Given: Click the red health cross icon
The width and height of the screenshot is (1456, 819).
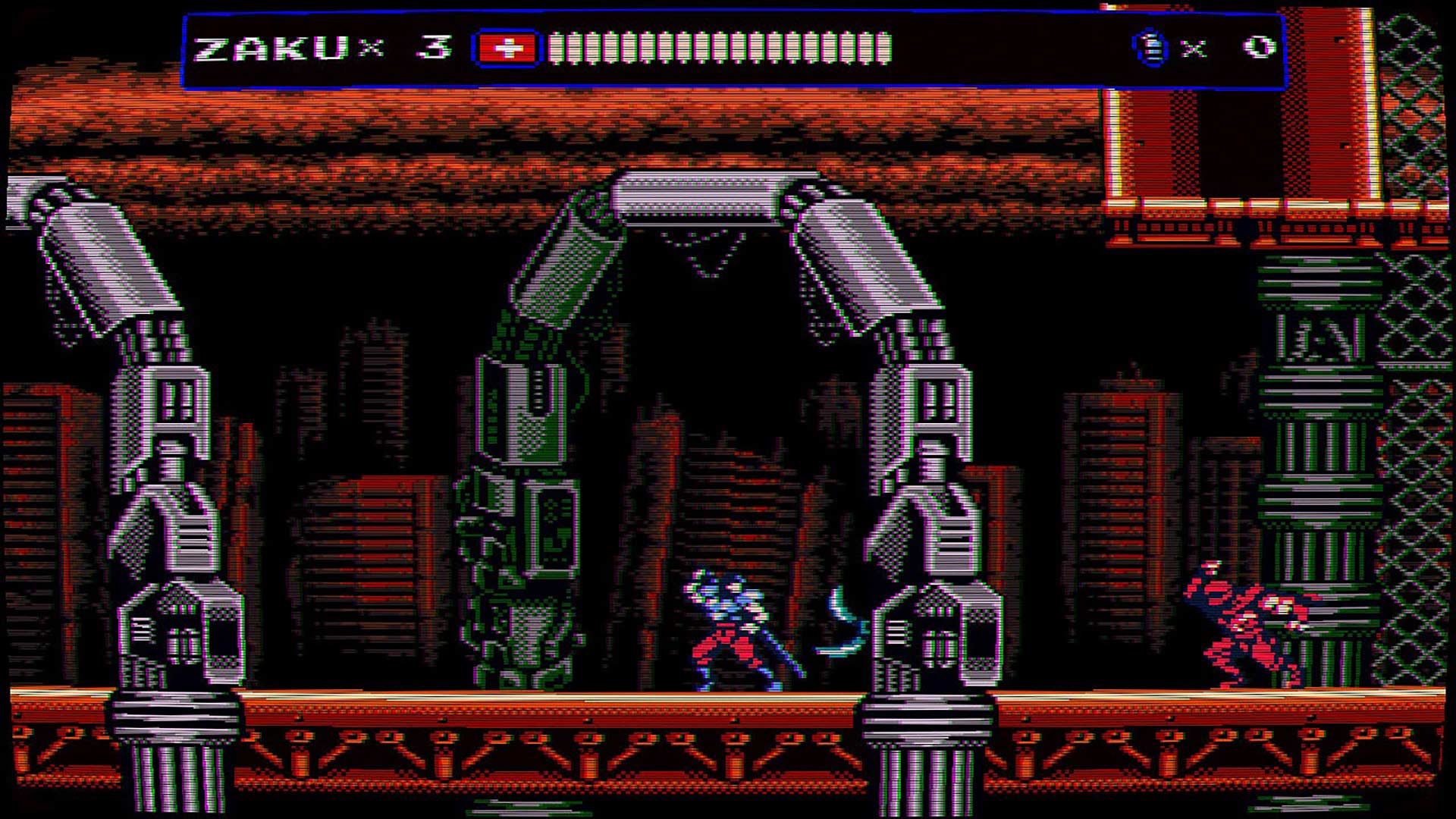Looking at the screenshot, I should [504, 48].
